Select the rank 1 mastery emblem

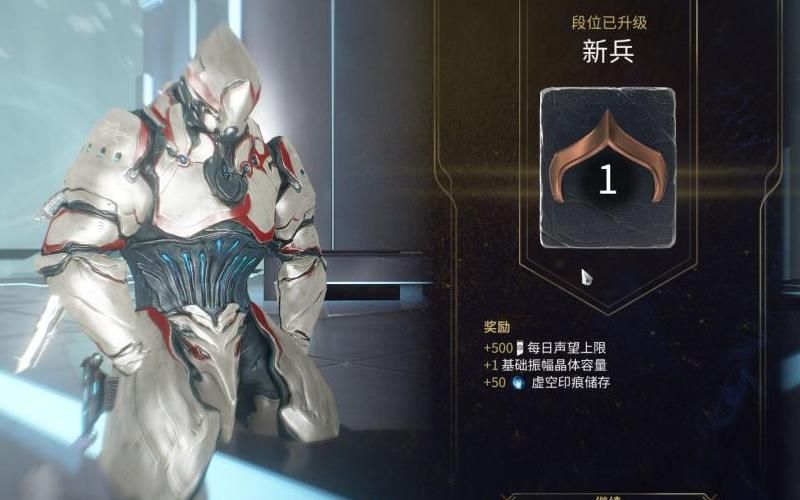click(607, 168)
